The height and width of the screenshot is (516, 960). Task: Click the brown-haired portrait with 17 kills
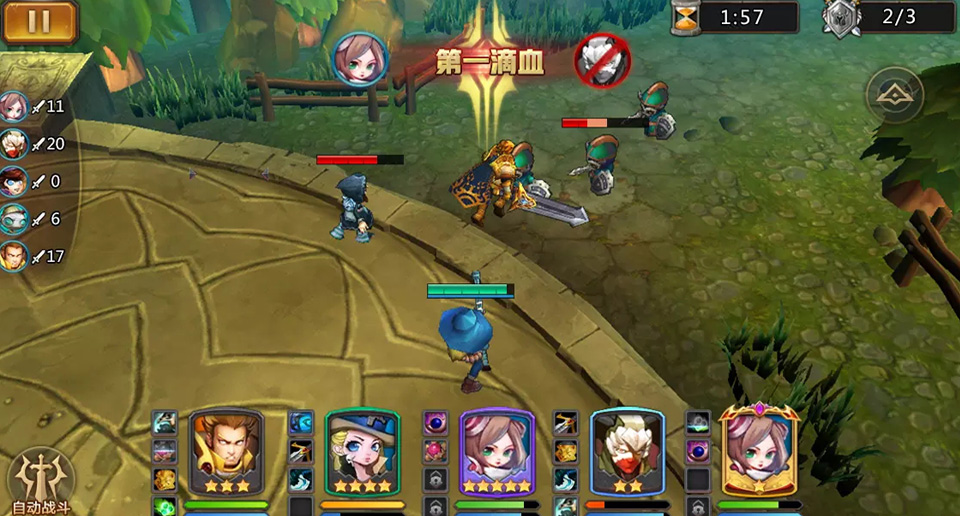[14, 257]
